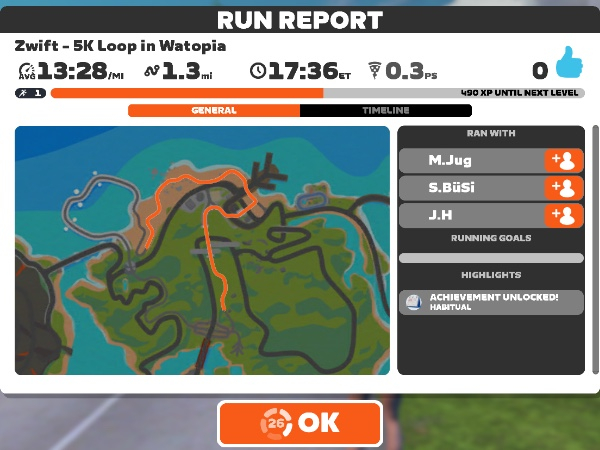The image size is (600, 450).
Task: Select the General tab
Action: (x=213, y=111)
